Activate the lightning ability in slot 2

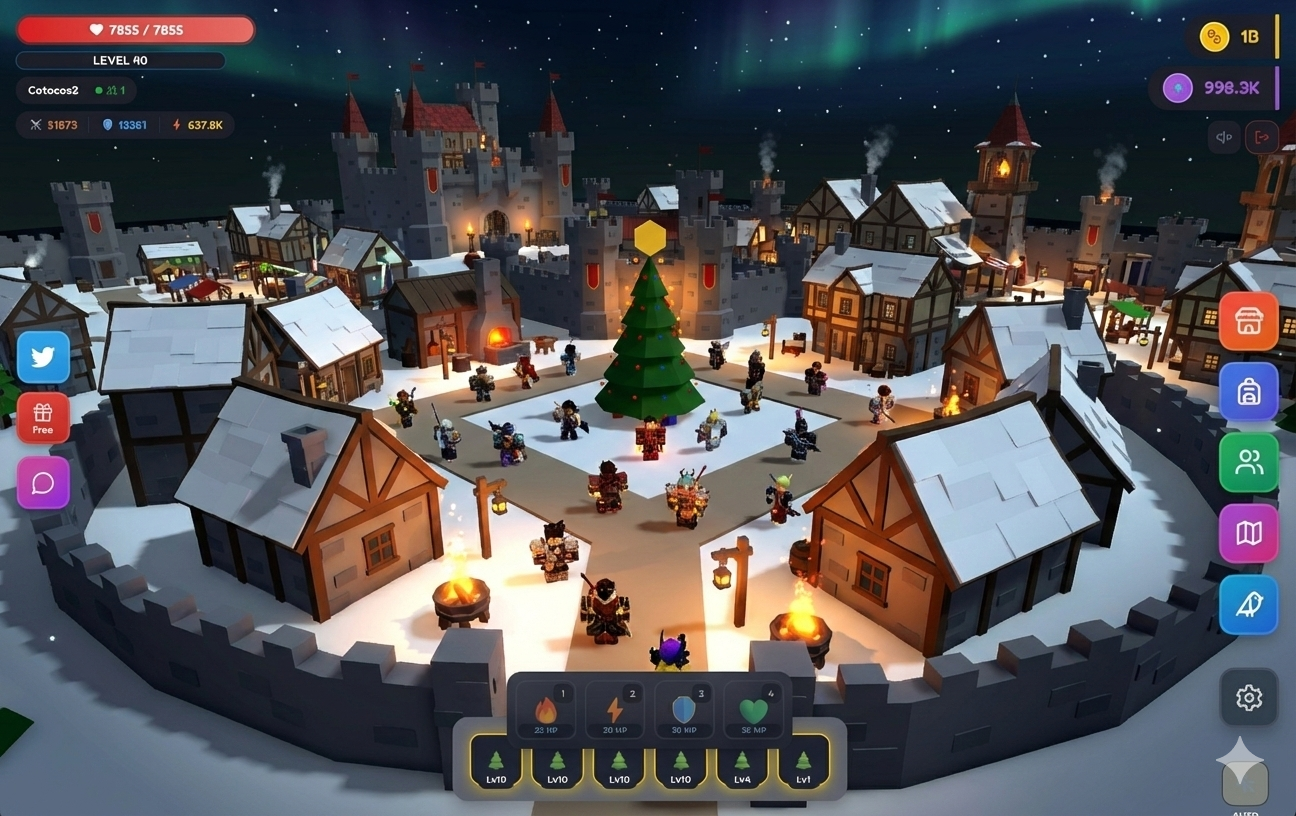point(613,710)
